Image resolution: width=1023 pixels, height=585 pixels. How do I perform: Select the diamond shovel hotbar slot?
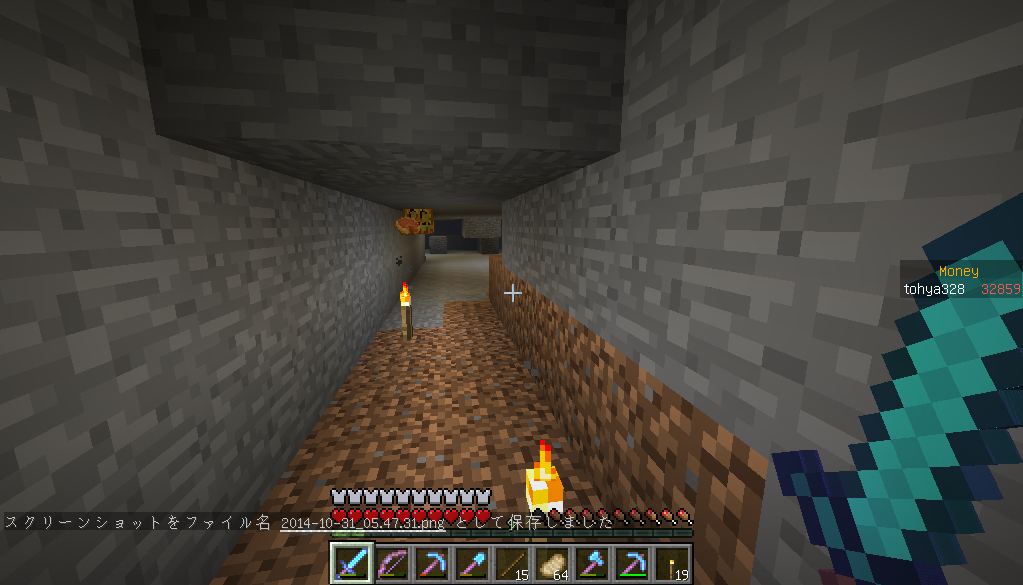pos(470,563)
